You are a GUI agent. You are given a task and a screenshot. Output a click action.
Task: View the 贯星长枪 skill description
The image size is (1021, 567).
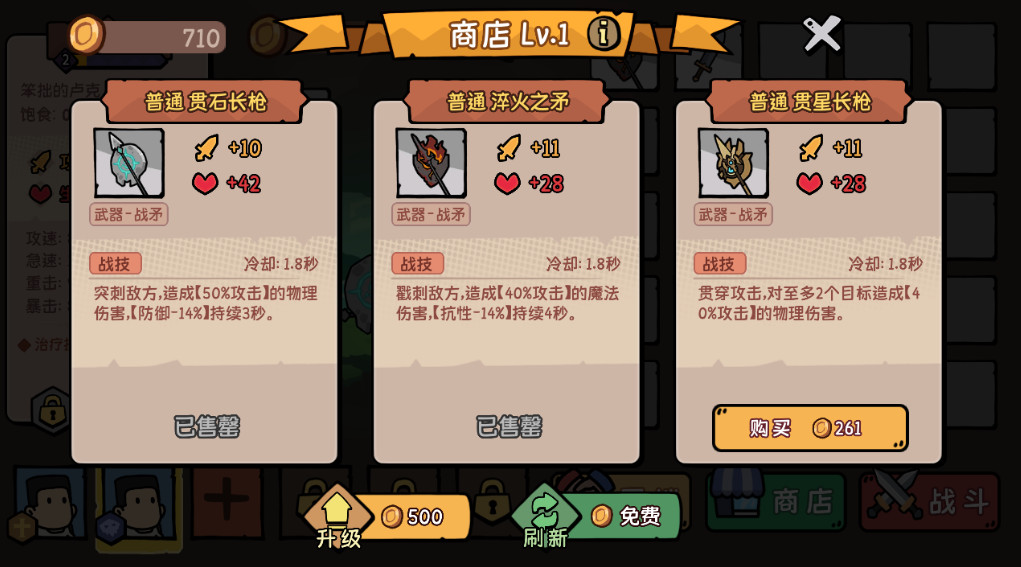(809, 303)
